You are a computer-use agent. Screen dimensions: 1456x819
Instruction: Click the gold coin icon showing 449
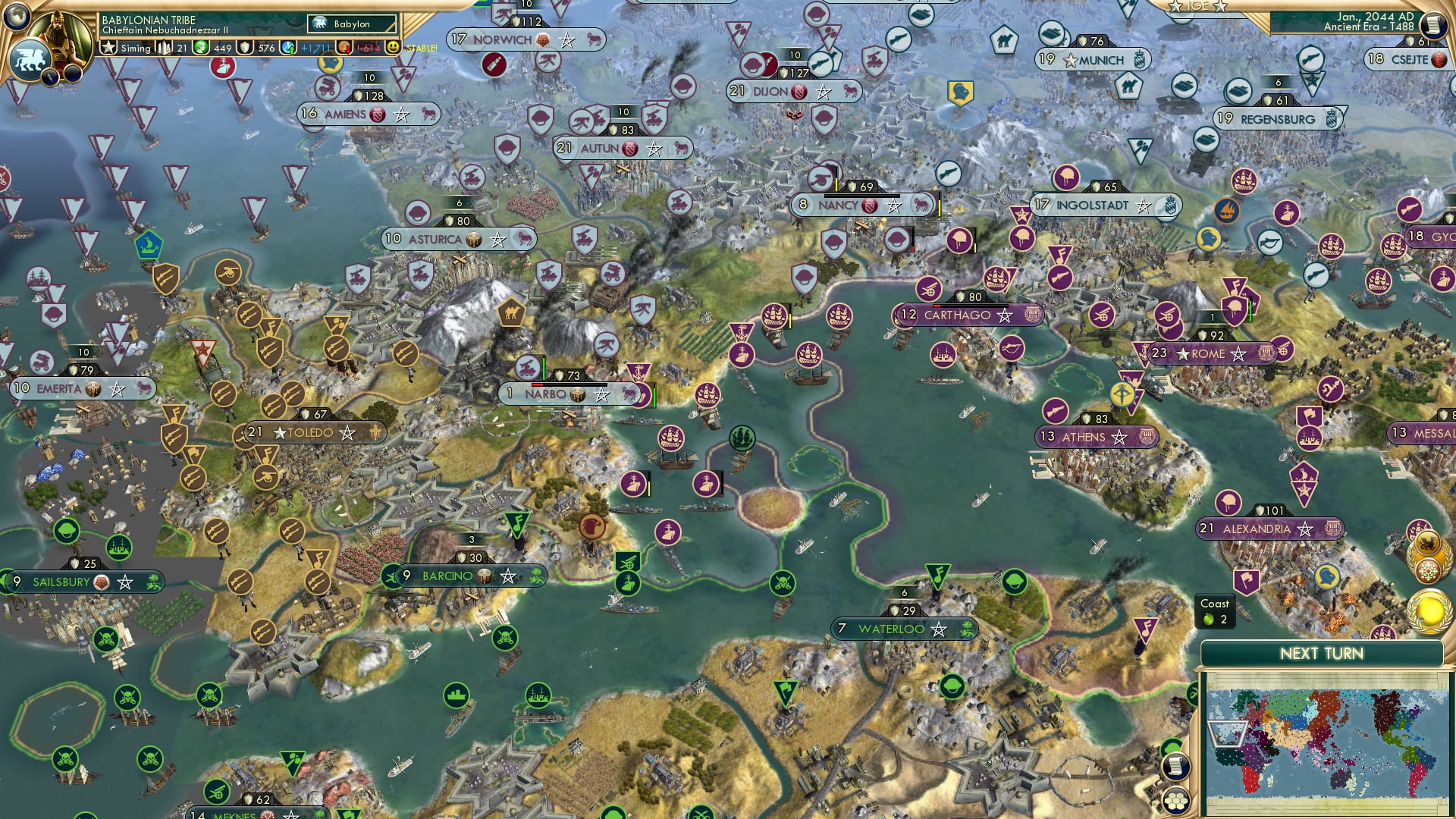200,47
